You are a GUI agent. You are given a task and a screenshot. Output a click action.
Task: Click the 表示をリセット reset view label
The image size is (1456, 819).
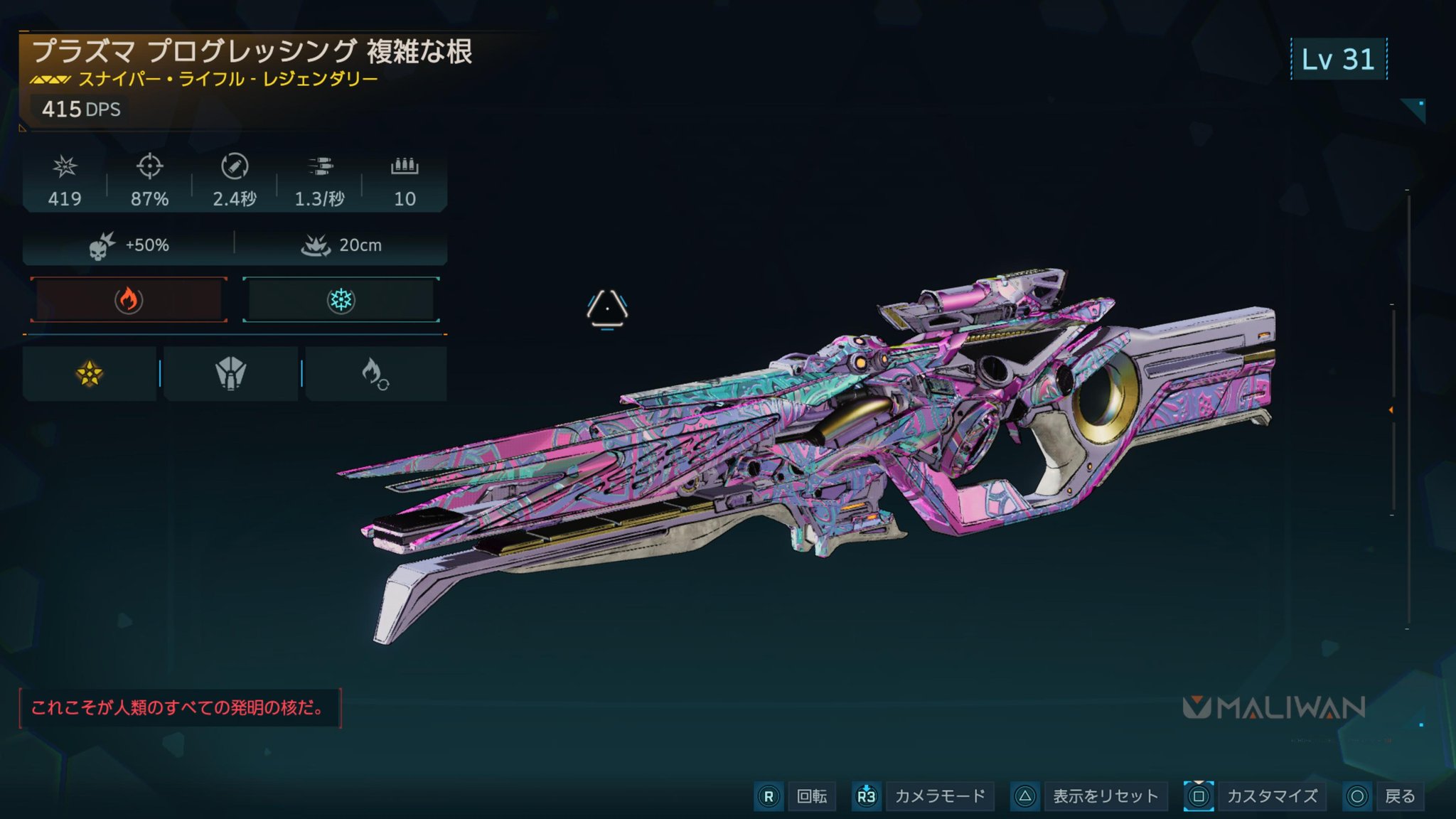pos(1106,796)
